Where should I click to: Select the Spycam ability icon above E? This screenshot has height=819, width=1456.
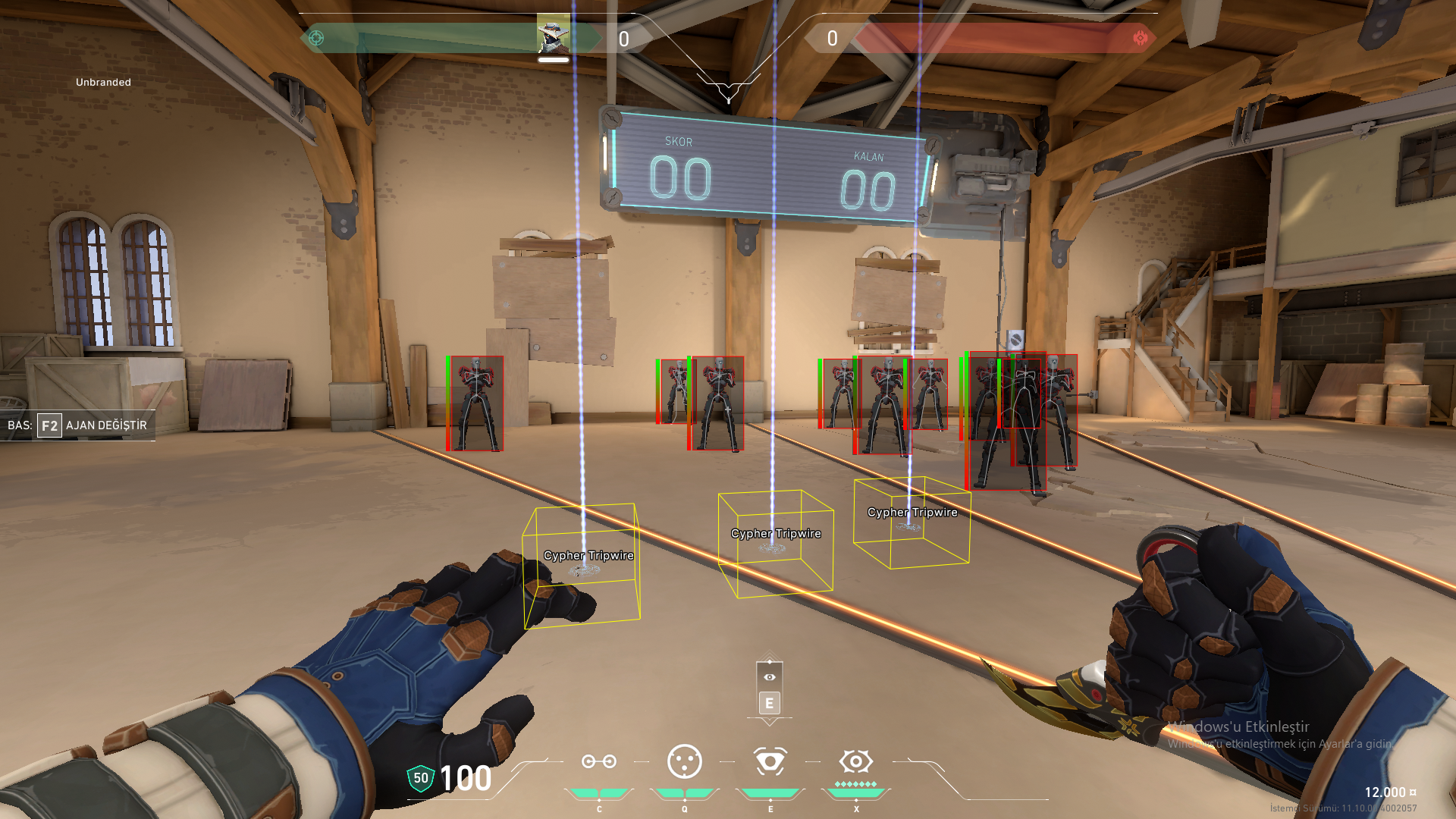[770, 760]
